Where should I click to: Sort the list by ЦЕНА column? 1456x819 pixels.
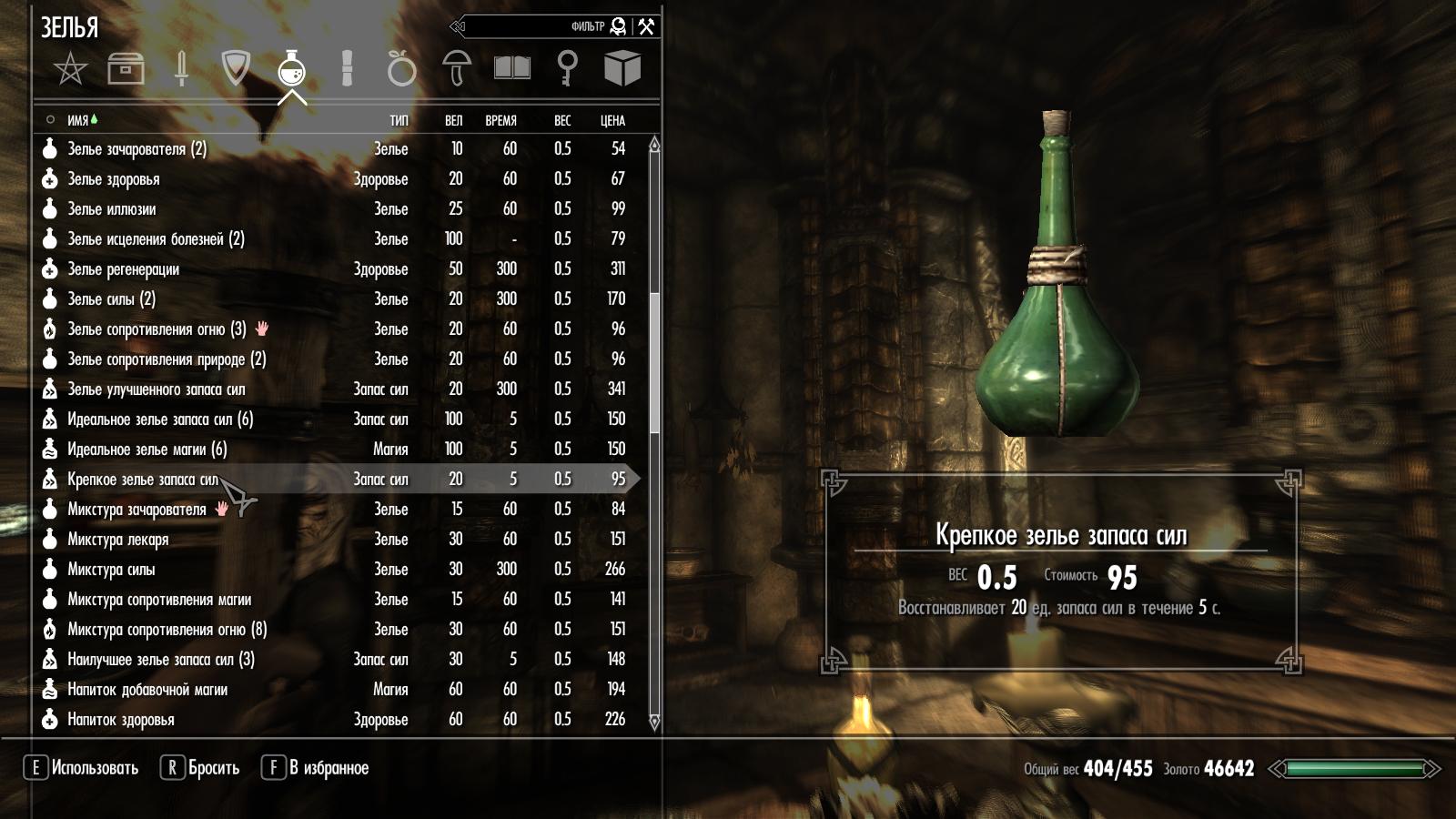pos(612,120)
